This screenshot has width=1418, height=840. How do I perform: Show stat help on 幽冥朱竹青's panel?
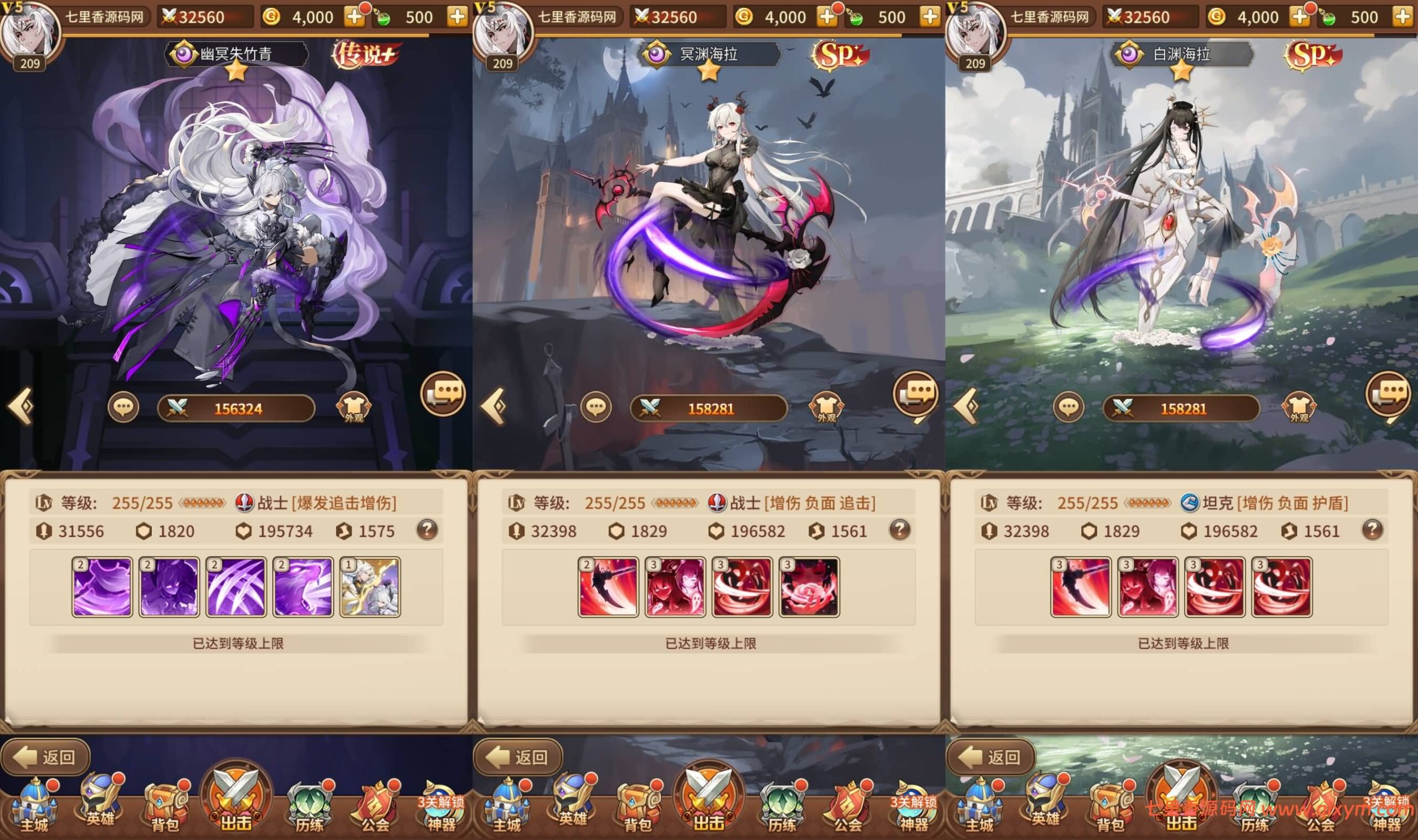tap(427, 530)
